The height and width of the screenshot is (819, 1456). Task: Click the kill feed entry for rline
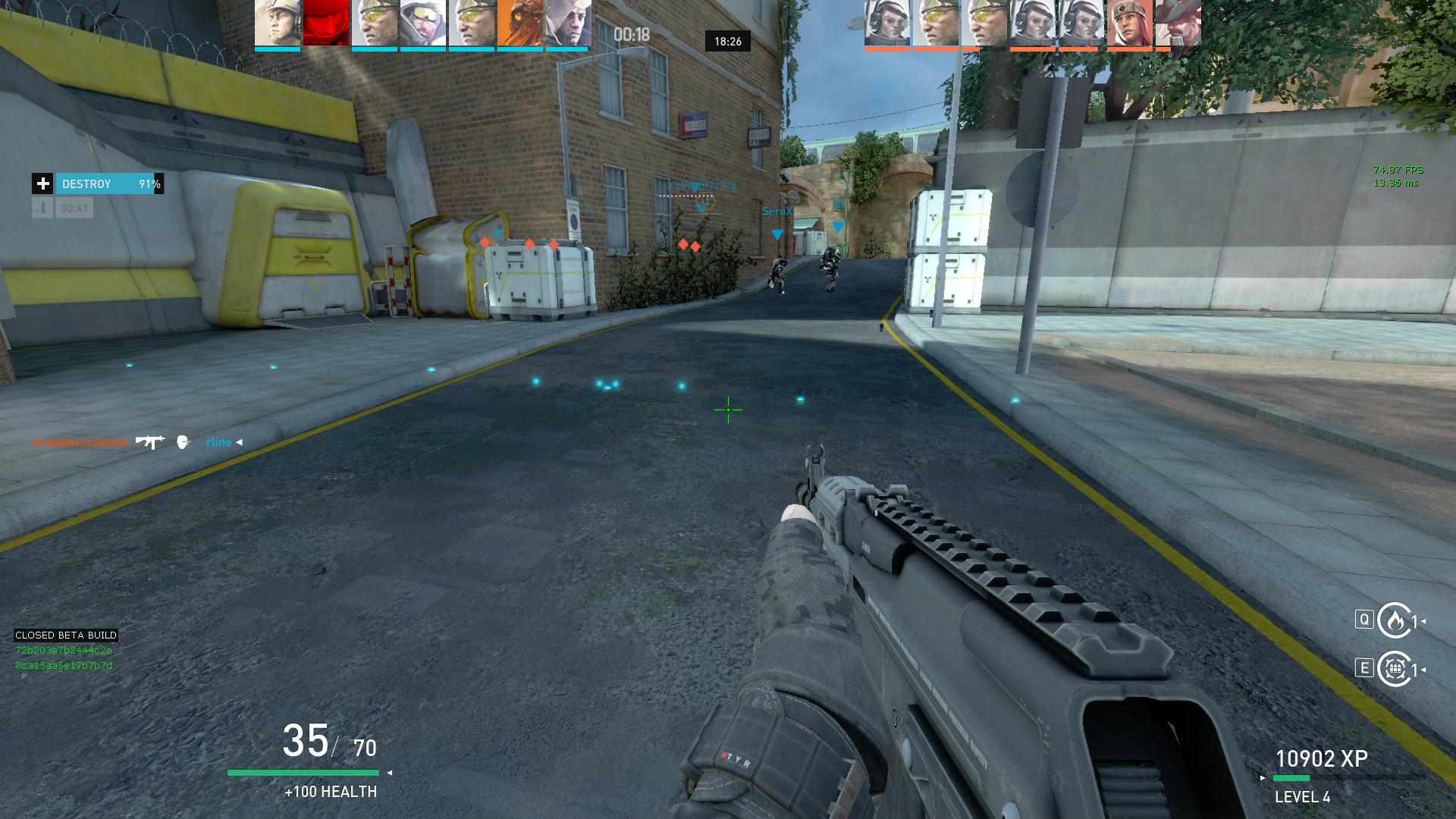[219, 443]
